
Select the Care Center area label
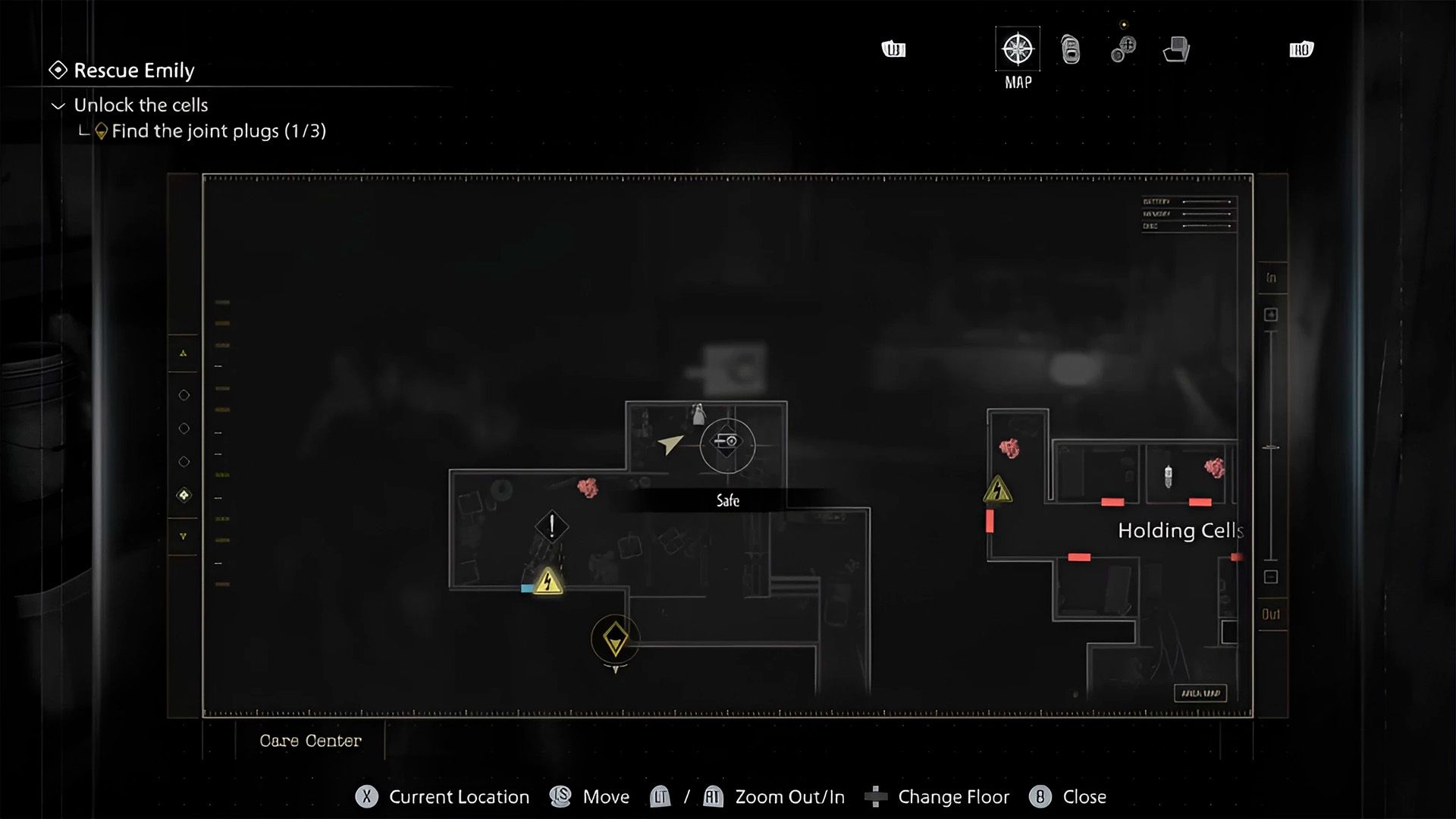tap(310, 741)
